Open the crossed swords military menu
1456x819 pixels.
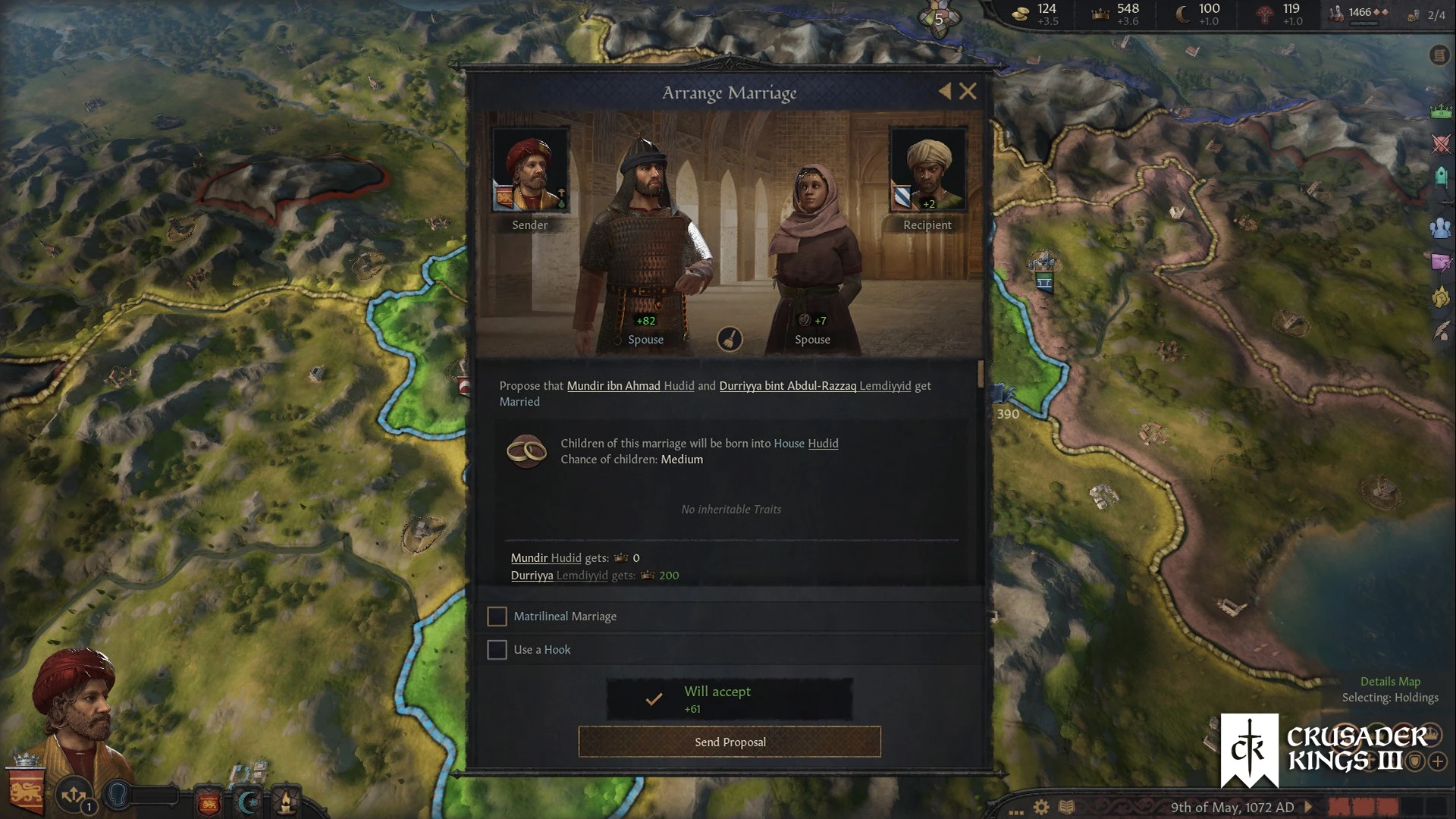(1441, 143)
